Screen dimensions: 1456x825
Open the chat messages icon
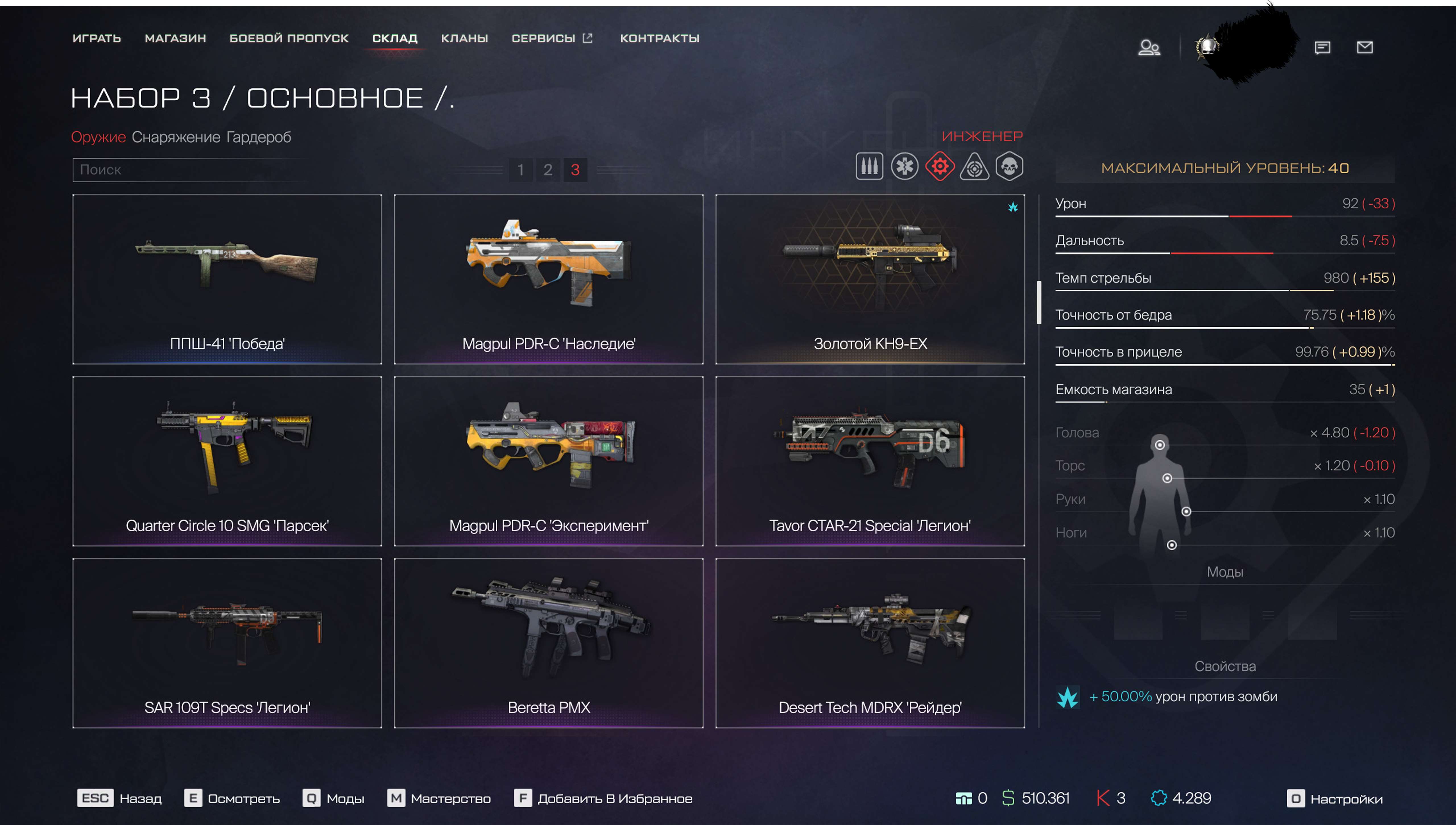(x=1322, y=47)
